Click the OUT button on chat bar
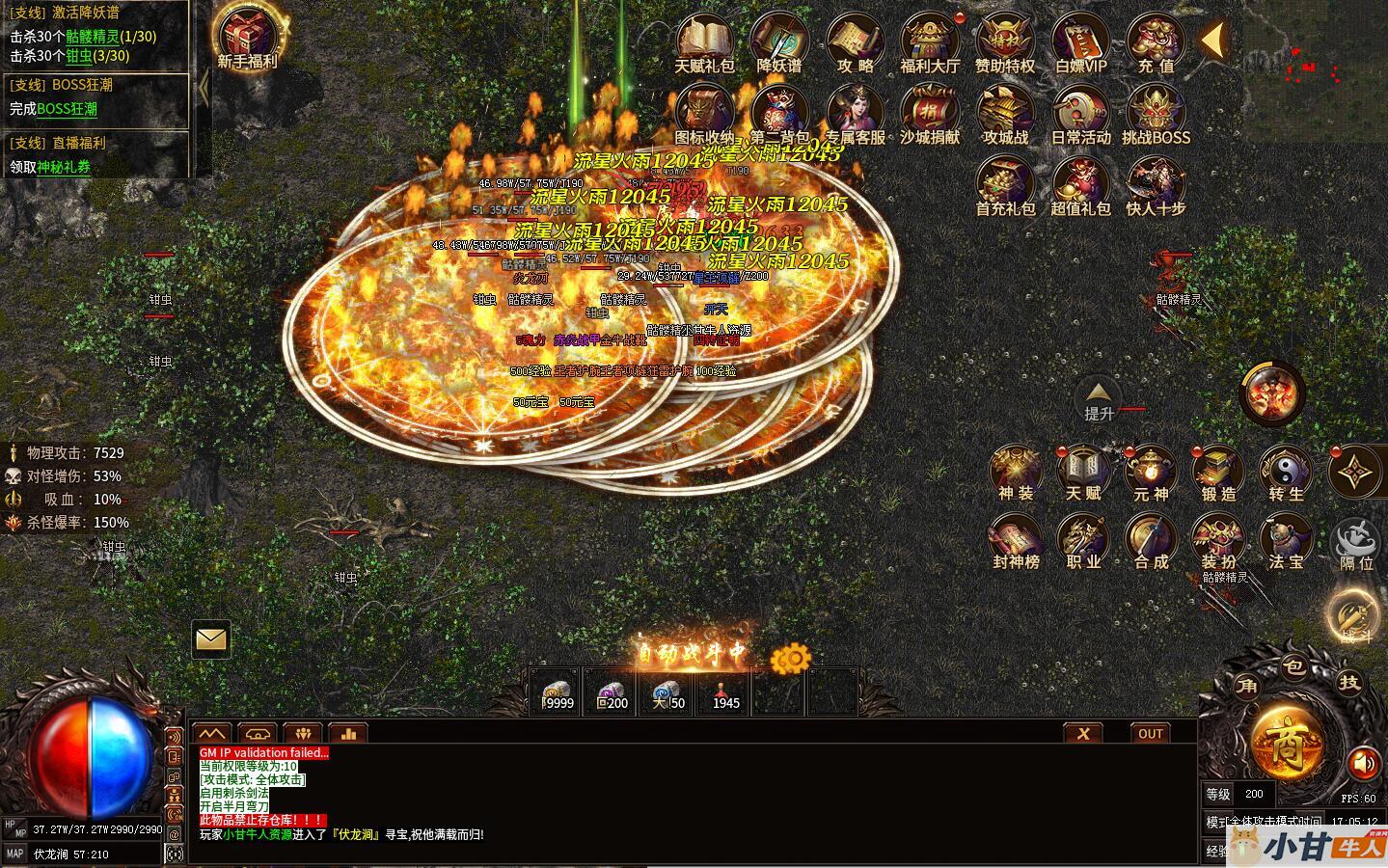 point(1150,733)
